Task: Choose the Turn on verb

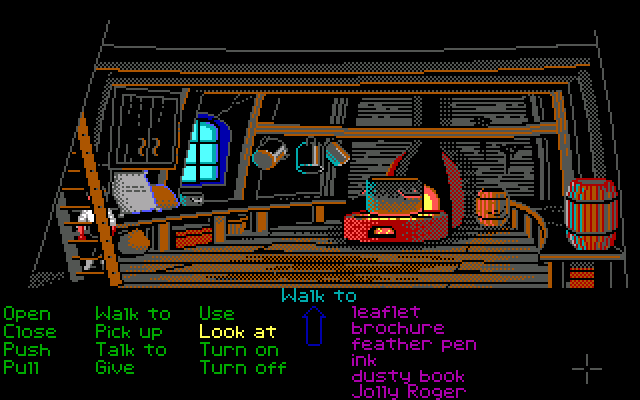Action: [239, 349]
